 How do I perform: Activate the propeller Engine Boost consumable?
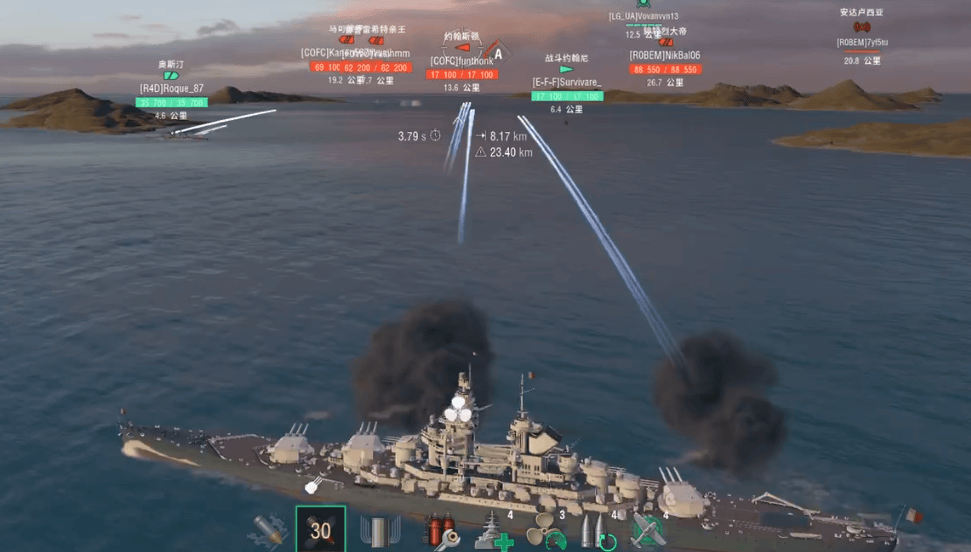tap(547, 531)
